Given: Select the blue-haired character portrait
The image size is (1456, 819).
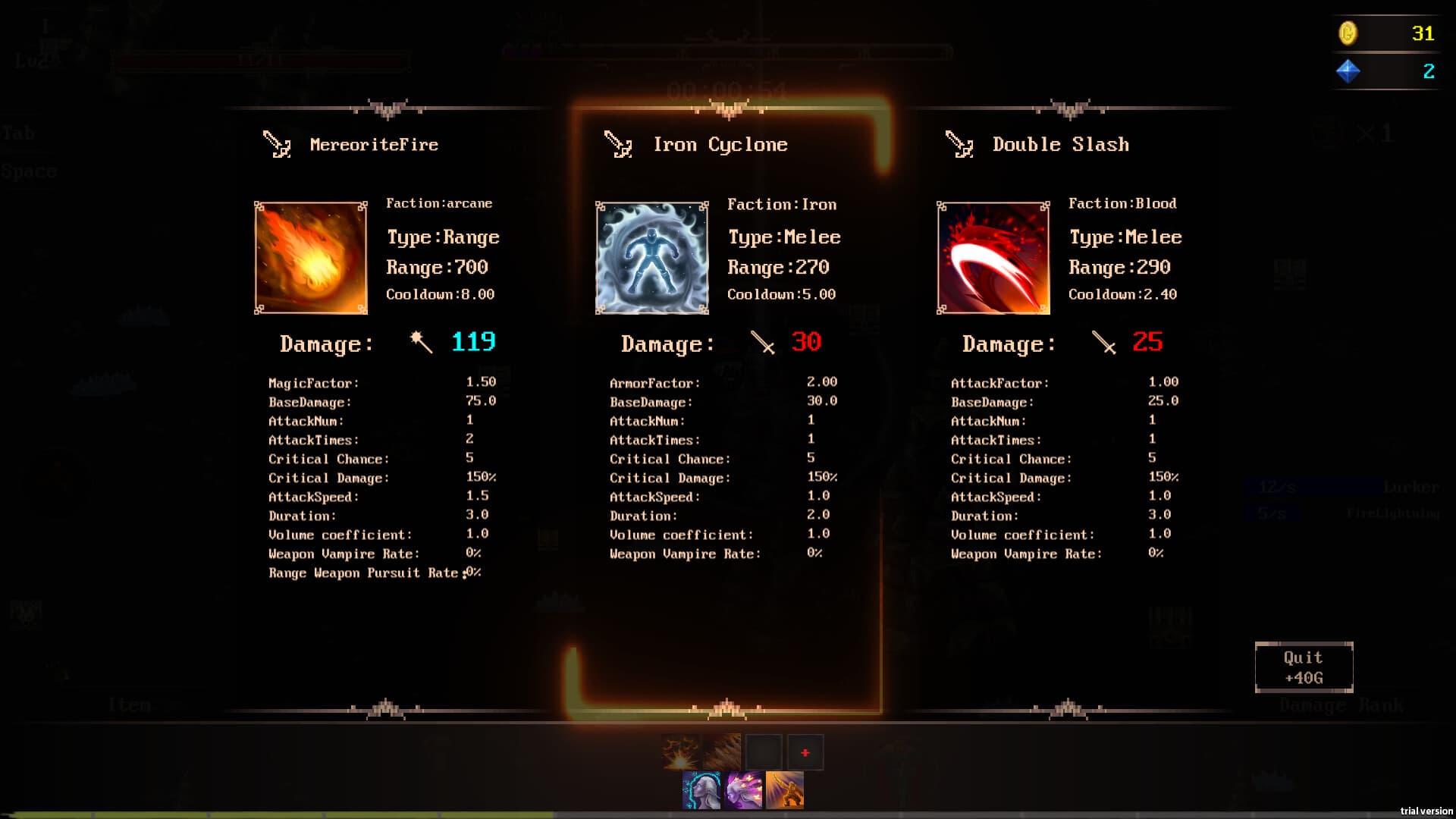Looking at the screenshot, I should tap(701, 790).
